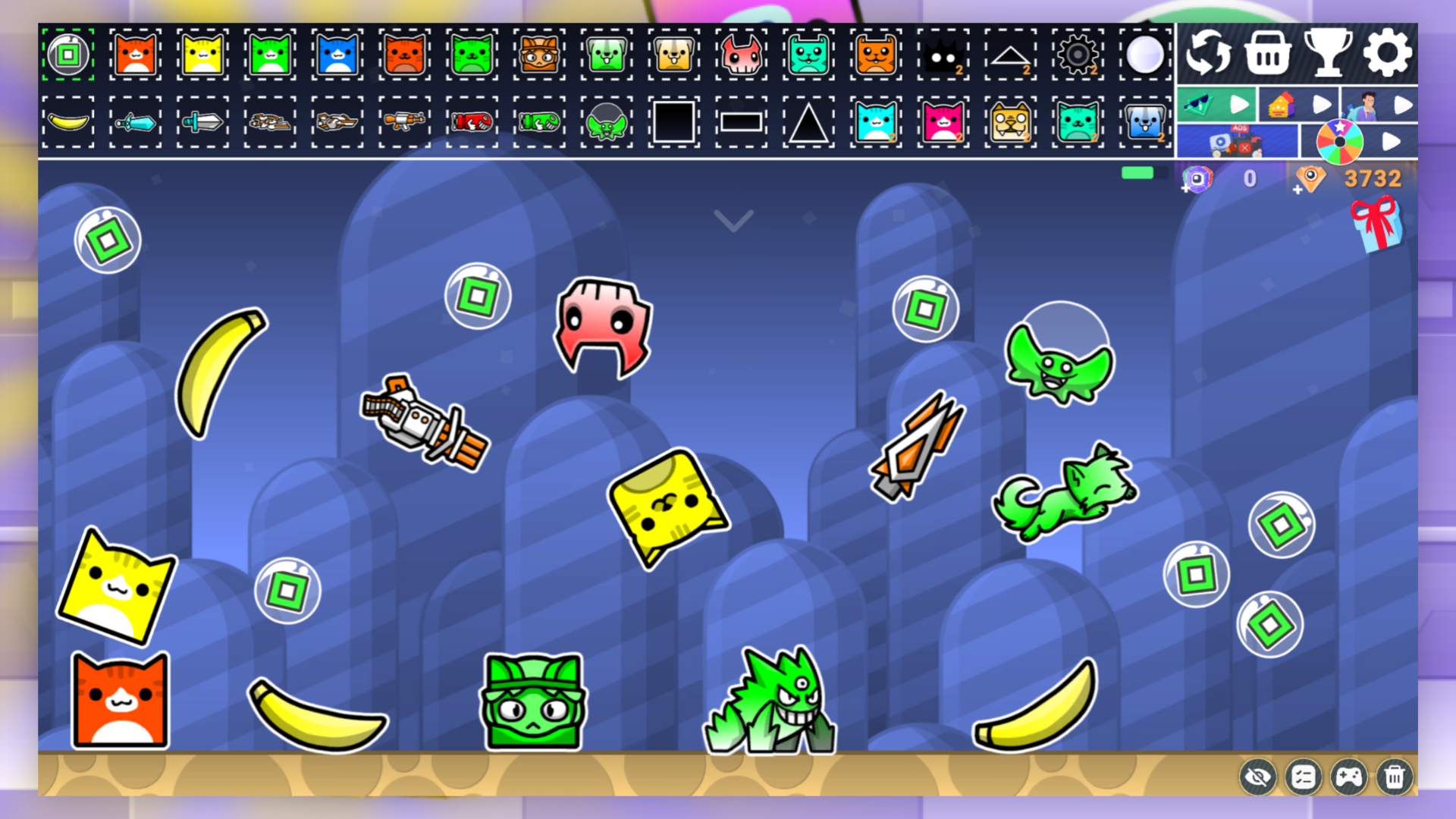Image resolution: width=1456 pixels, height=819 pixels.
Task: Select the pink cat face in the second row
Action: point(943,122)
